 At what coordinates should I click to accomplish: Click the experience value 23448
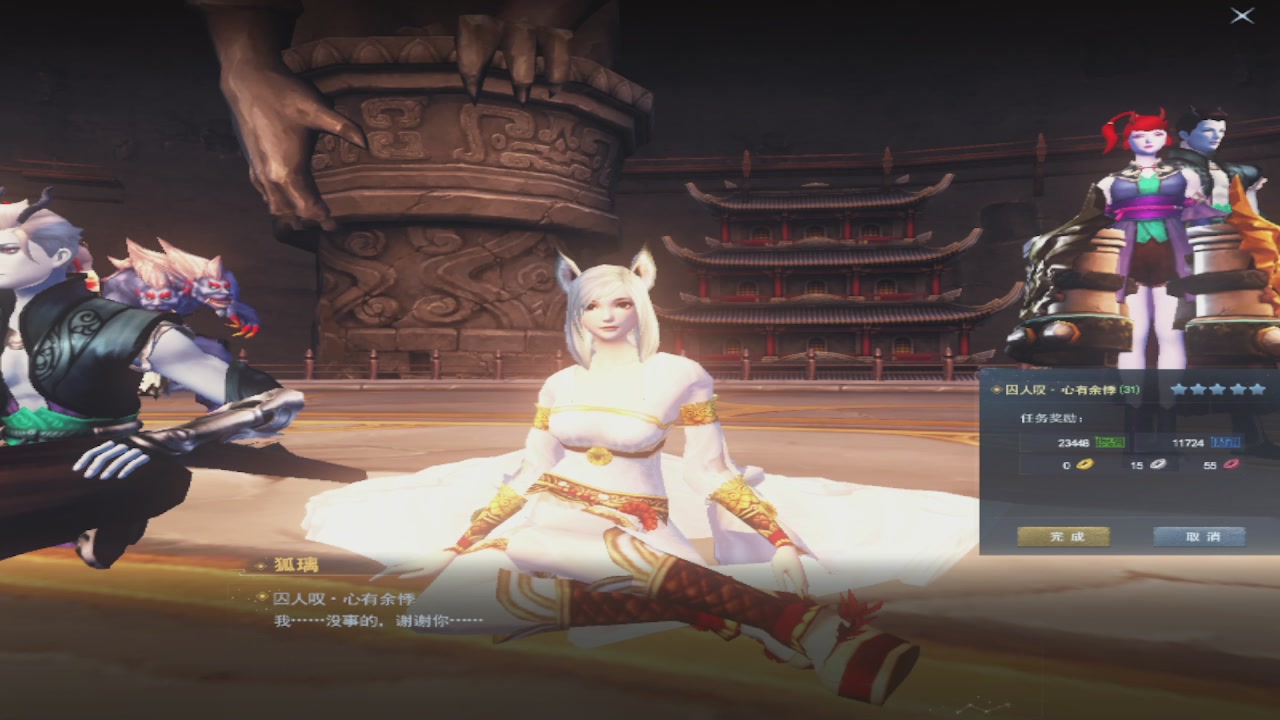(1072, 443)
